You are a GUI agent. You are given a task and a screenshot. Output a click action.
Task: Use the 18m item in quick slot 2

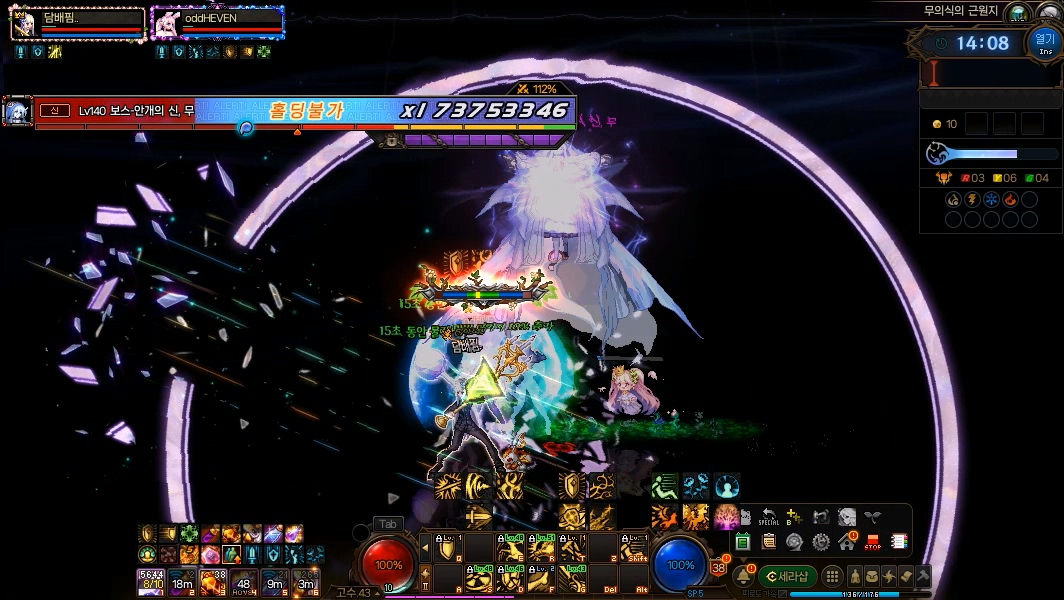coord(182,580)
